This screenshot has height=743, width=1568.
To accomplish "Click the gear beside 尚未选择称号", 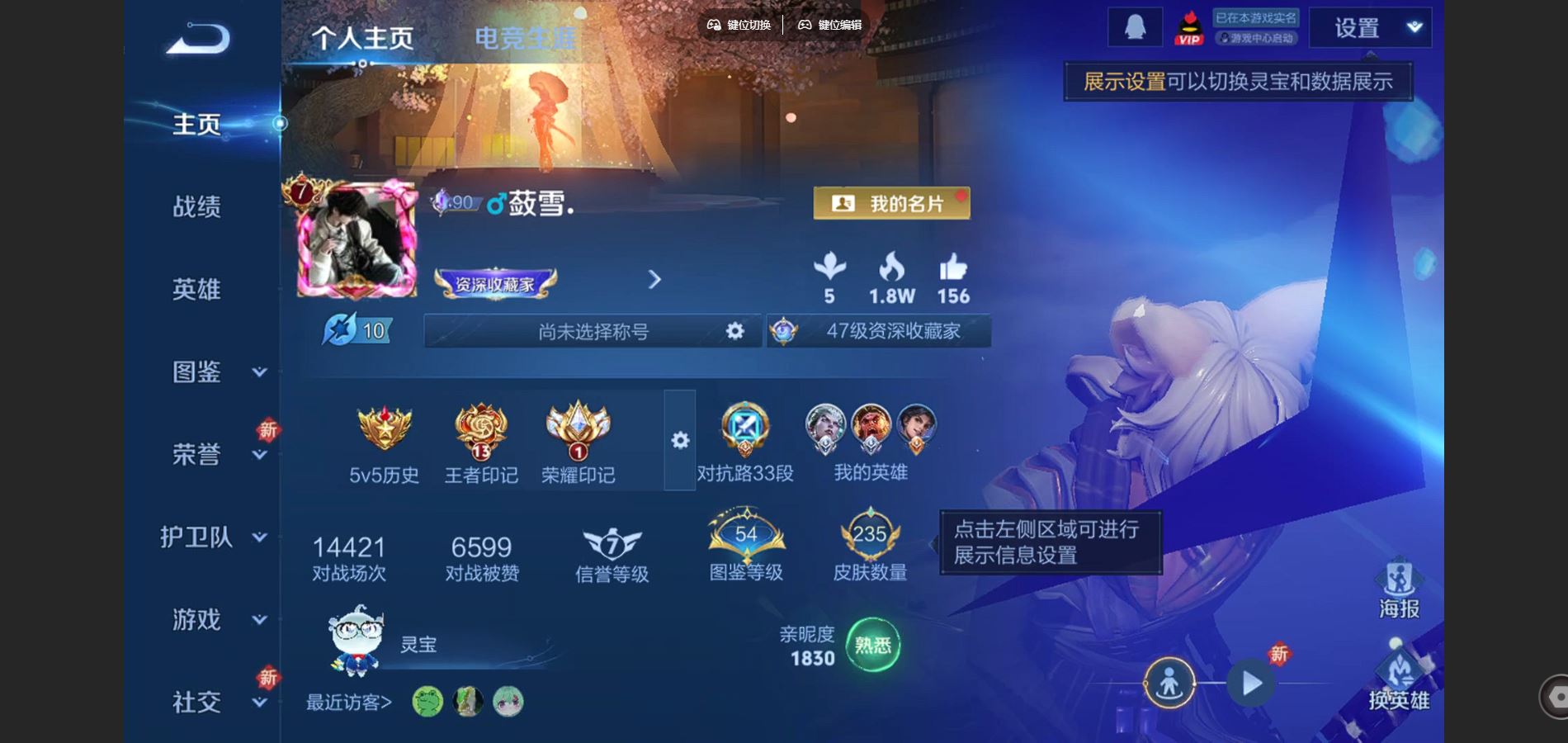I will pyautogui.click(x=733, y=330).
